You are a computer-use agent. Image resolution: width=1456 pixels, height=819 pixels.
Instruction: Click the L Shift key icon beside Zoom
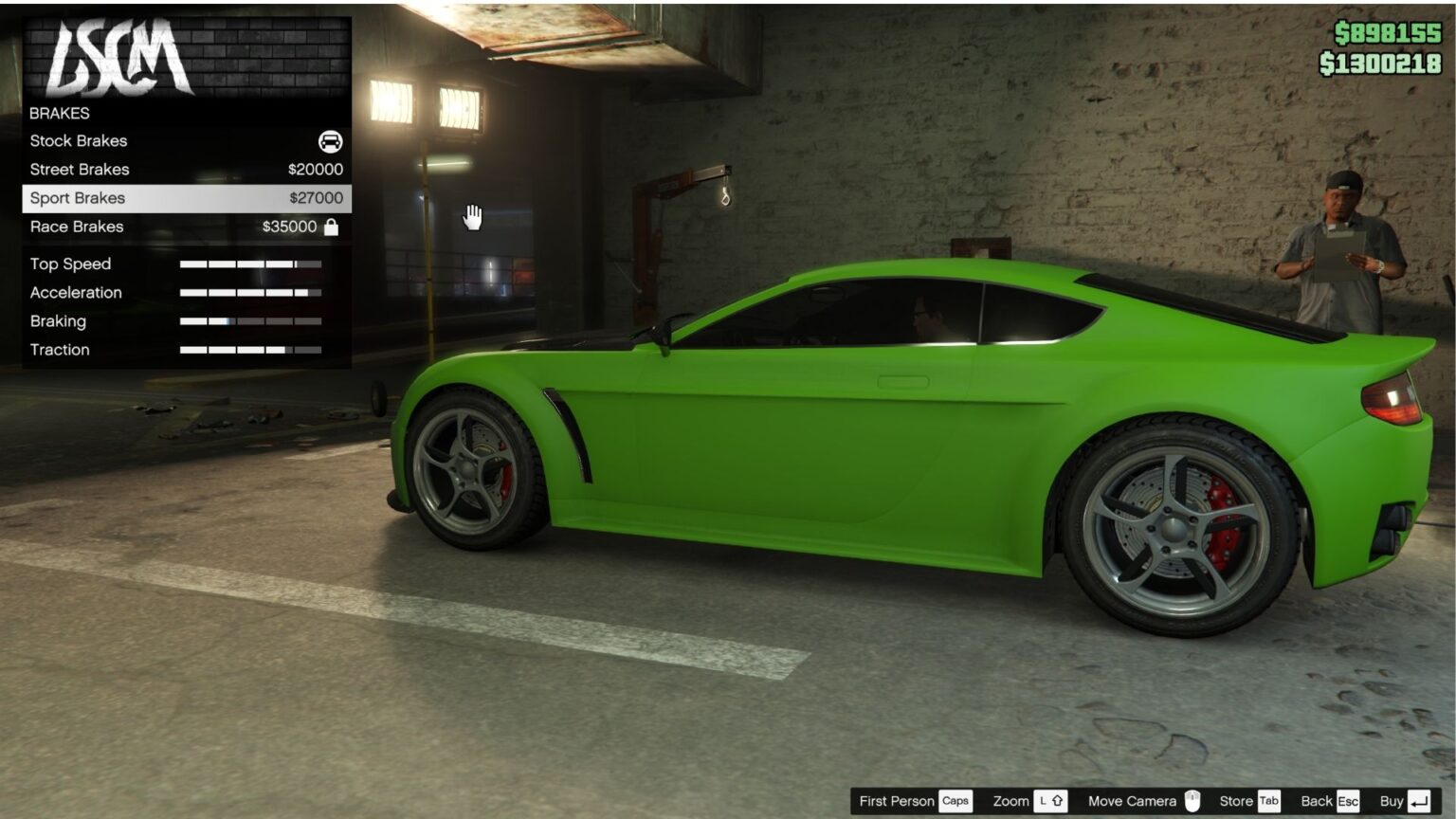(1051, 800)
